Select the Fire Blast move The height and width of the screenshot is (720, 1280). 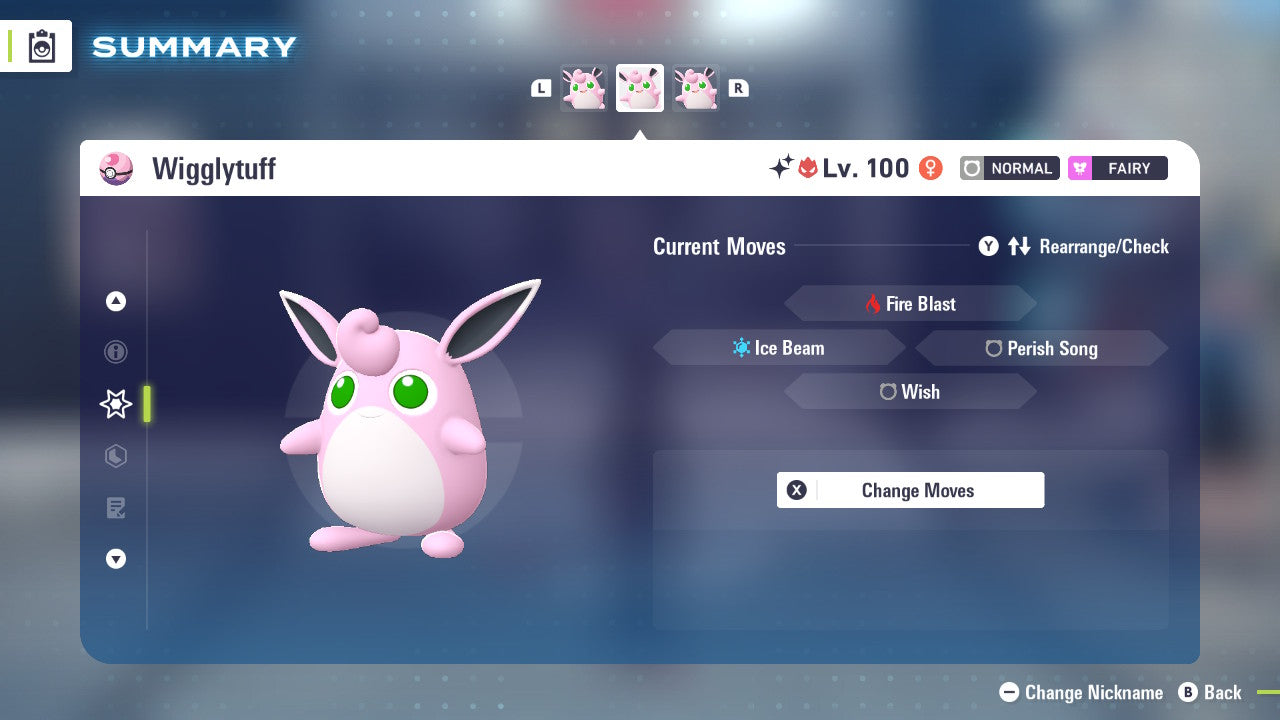910,304
